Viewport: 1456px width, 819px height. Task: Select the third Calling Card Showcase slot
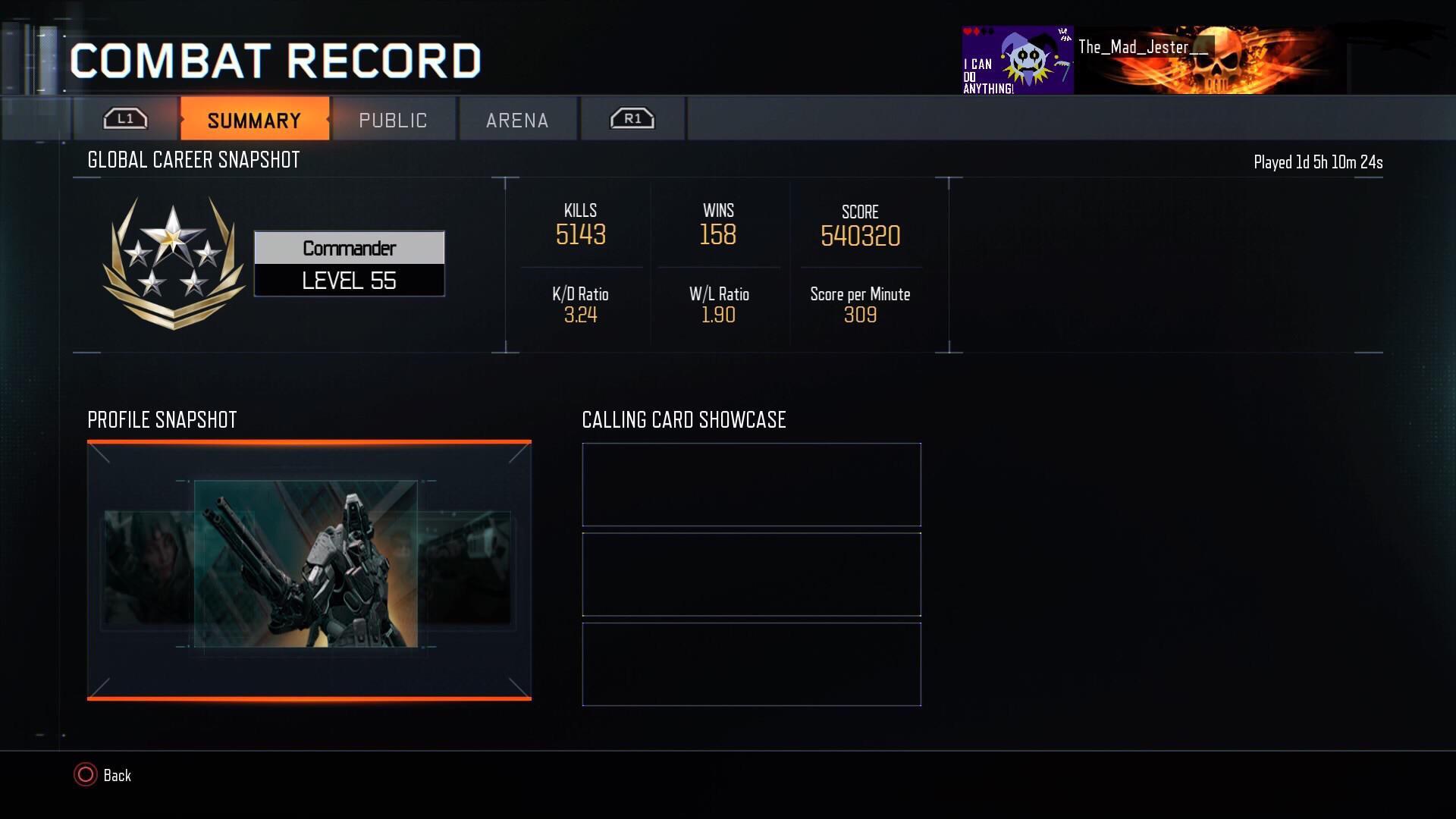point(751,664)
